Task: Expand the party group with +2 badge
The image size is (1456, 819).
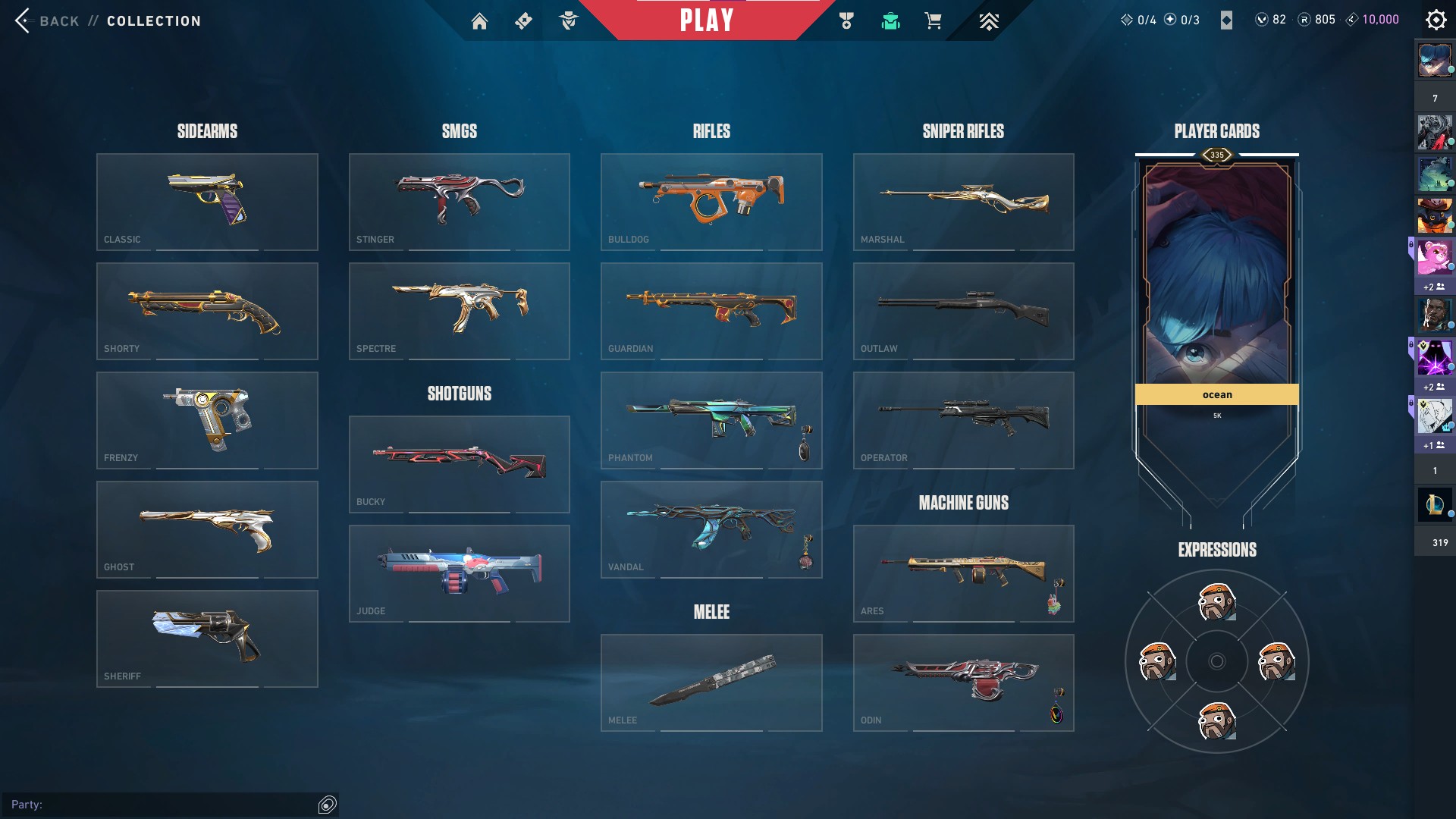Action: tap(1434, 287)
